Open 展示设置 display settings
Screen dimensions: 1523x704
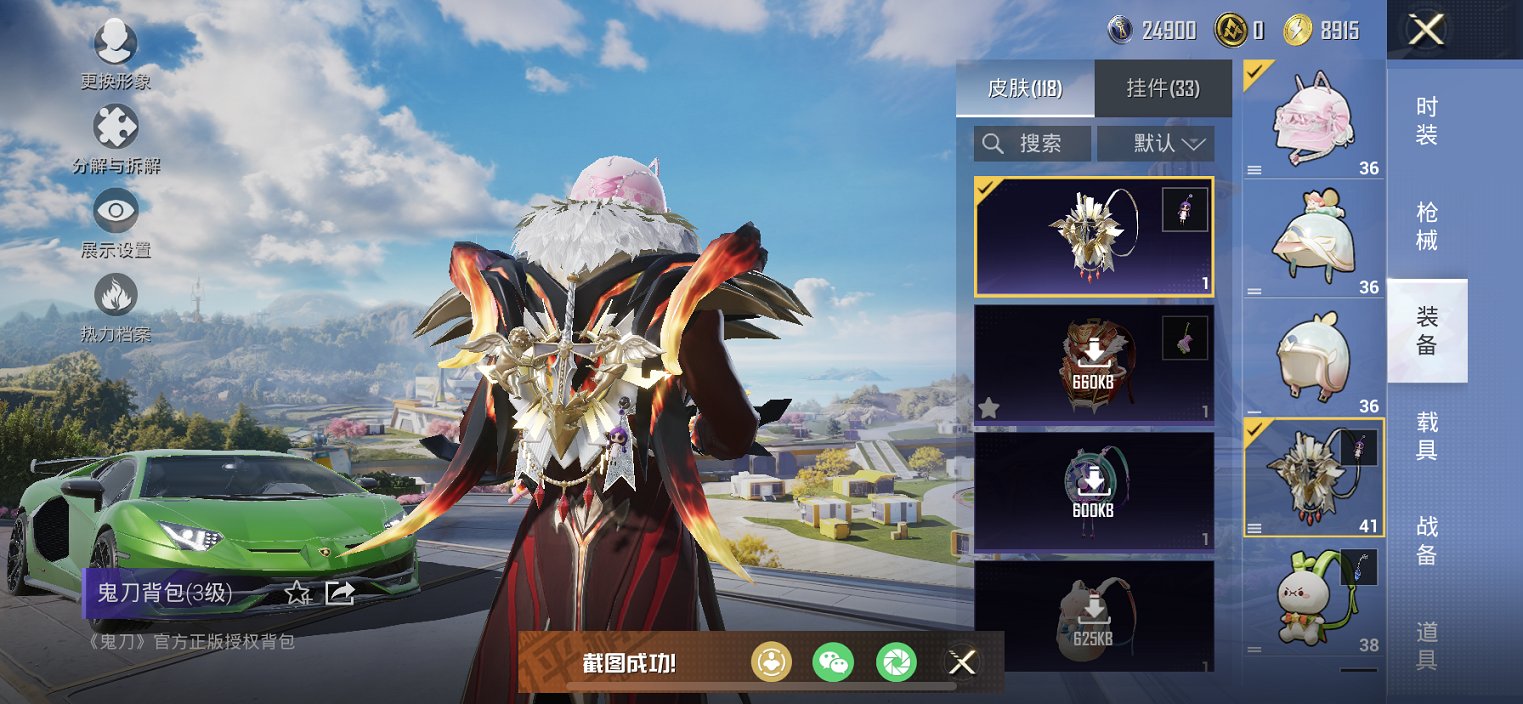(x=116, y=211)
